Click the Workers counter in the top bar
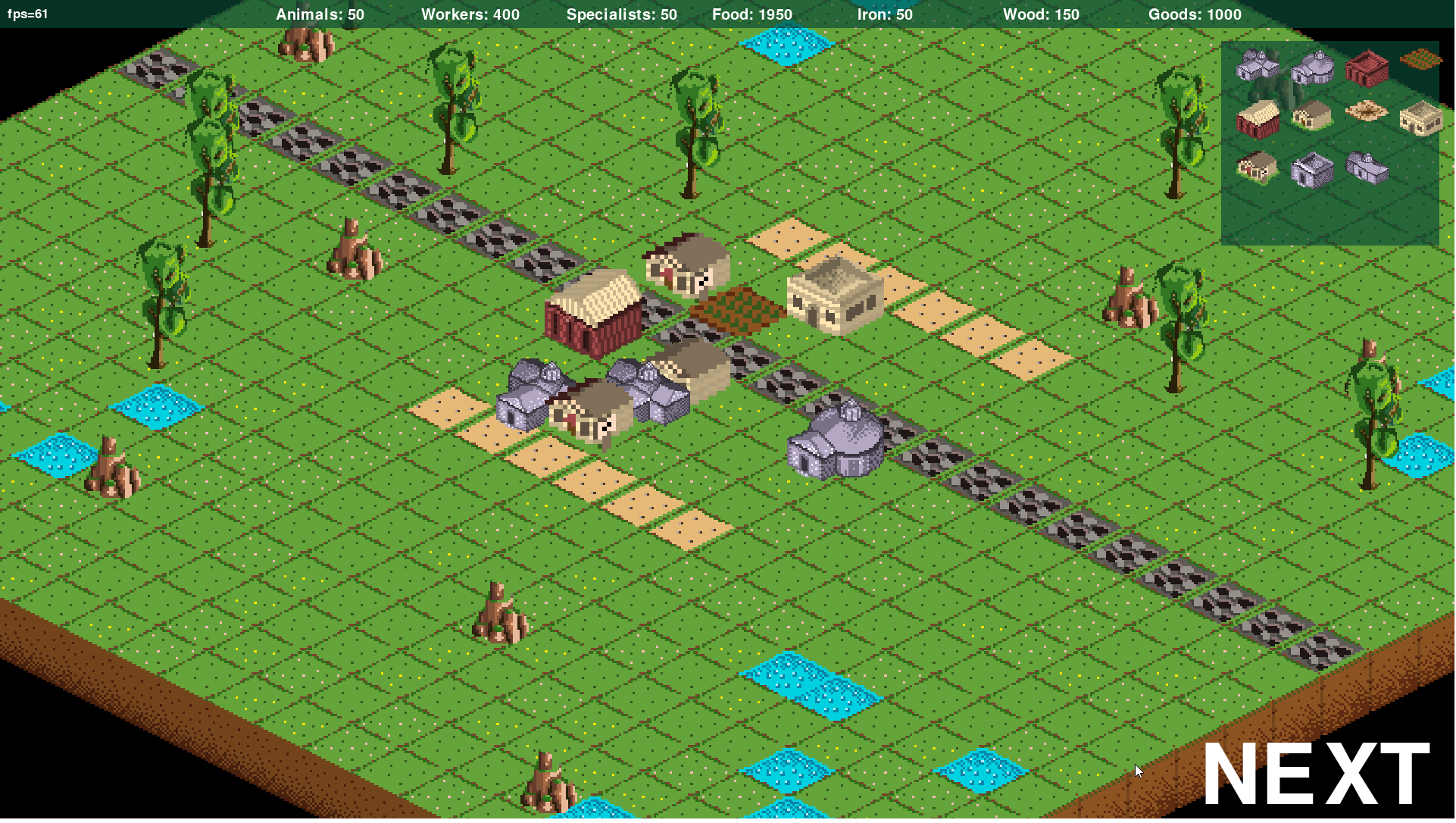1456x823 pixels. [x=470, y=14]
